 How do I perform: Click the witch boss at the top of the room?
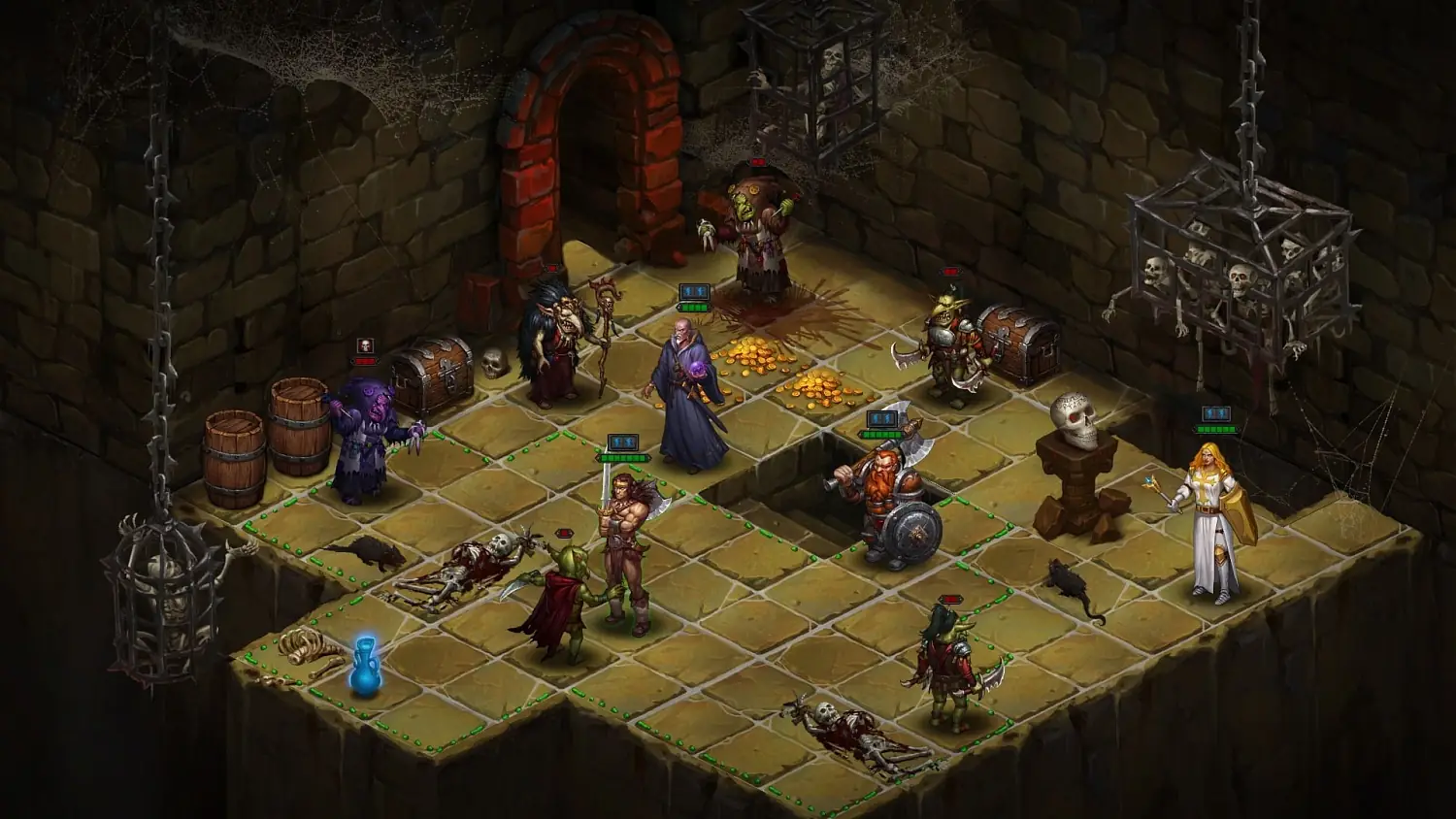[759, 223]
